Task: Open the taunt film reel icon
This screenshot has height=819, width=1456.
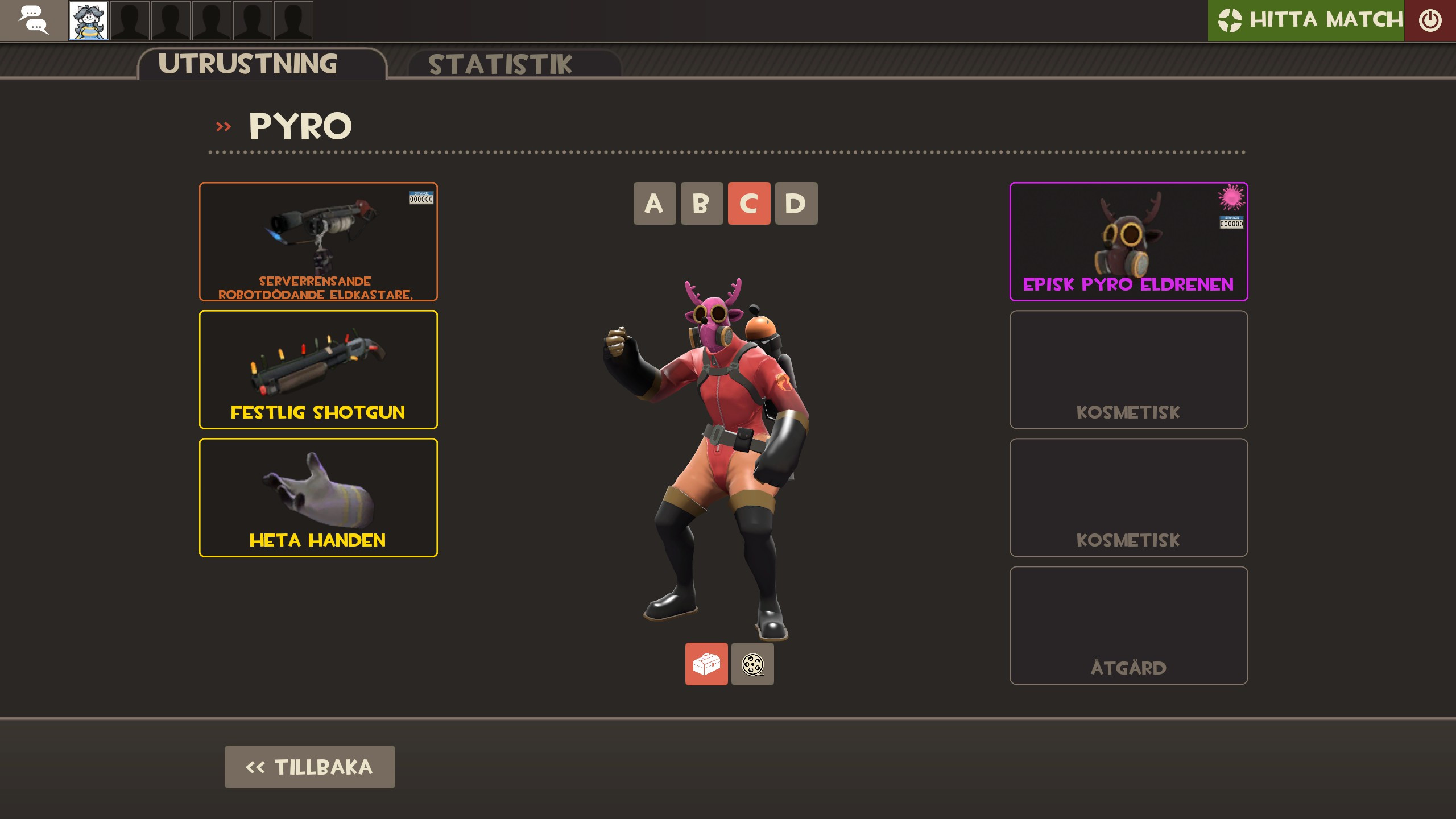Action: click(x=752, y=664)
